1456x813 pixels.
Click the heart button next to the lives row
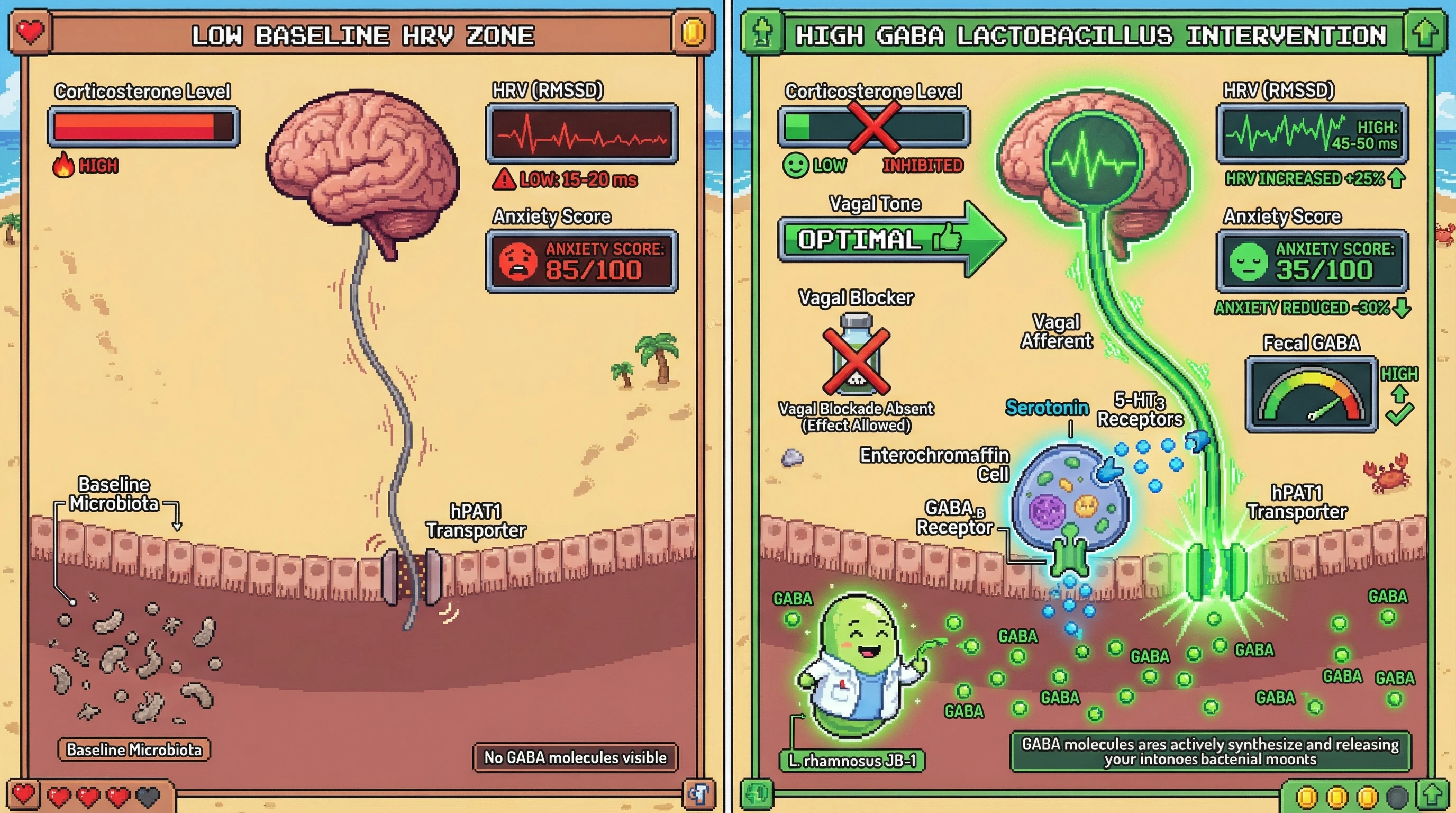pyautogui.click(x=23, y=795)
